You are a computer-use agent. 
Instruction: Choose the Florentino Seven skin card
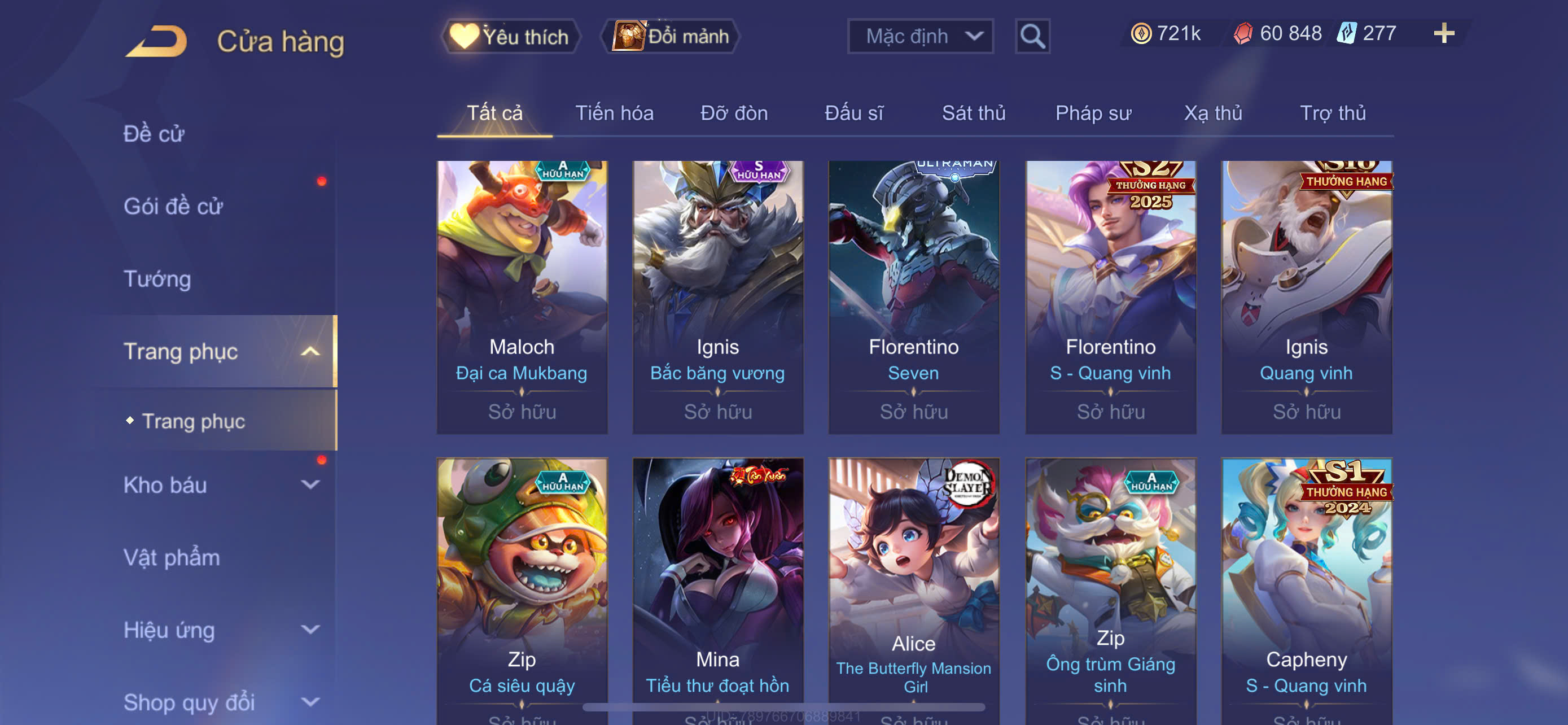[913, 296]
